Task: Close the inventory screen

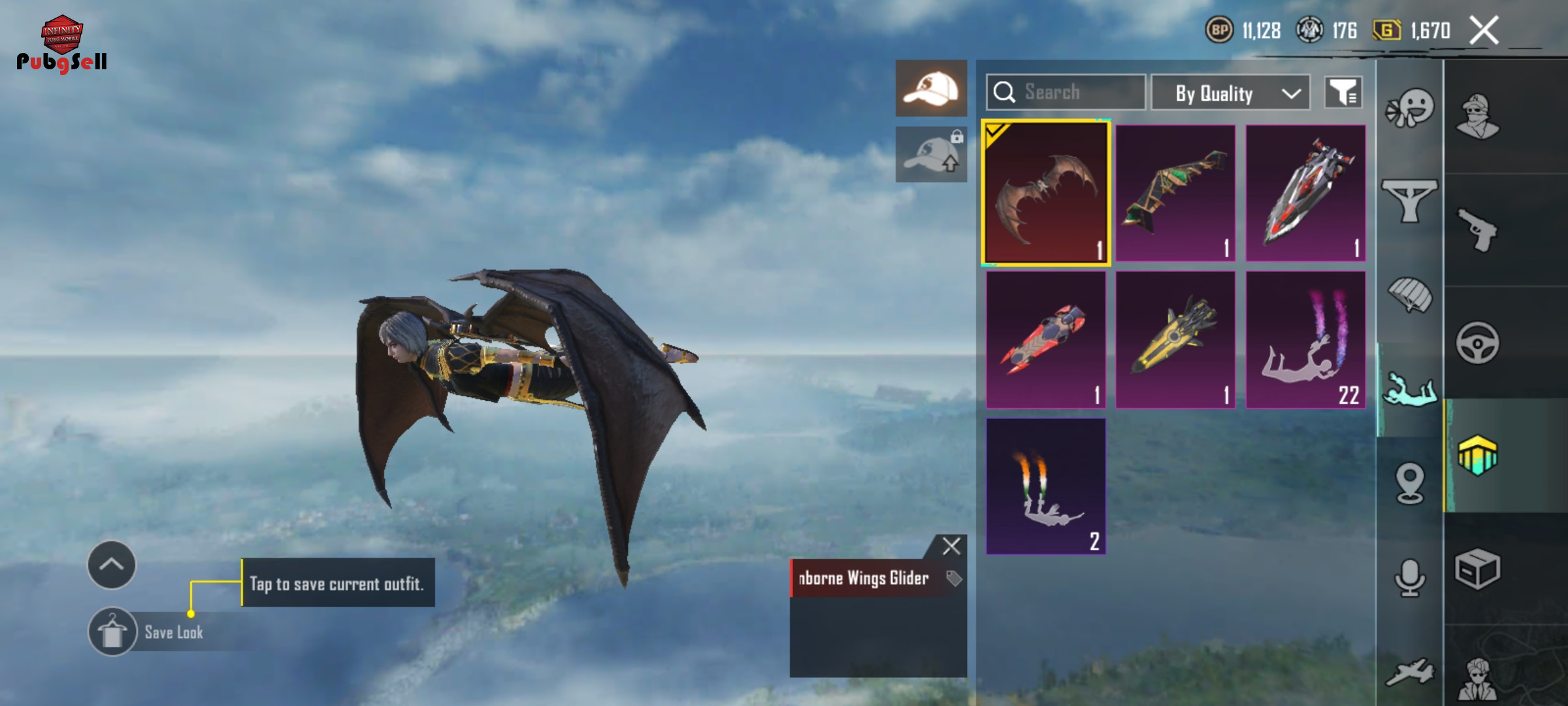Action: [1484, 31]
